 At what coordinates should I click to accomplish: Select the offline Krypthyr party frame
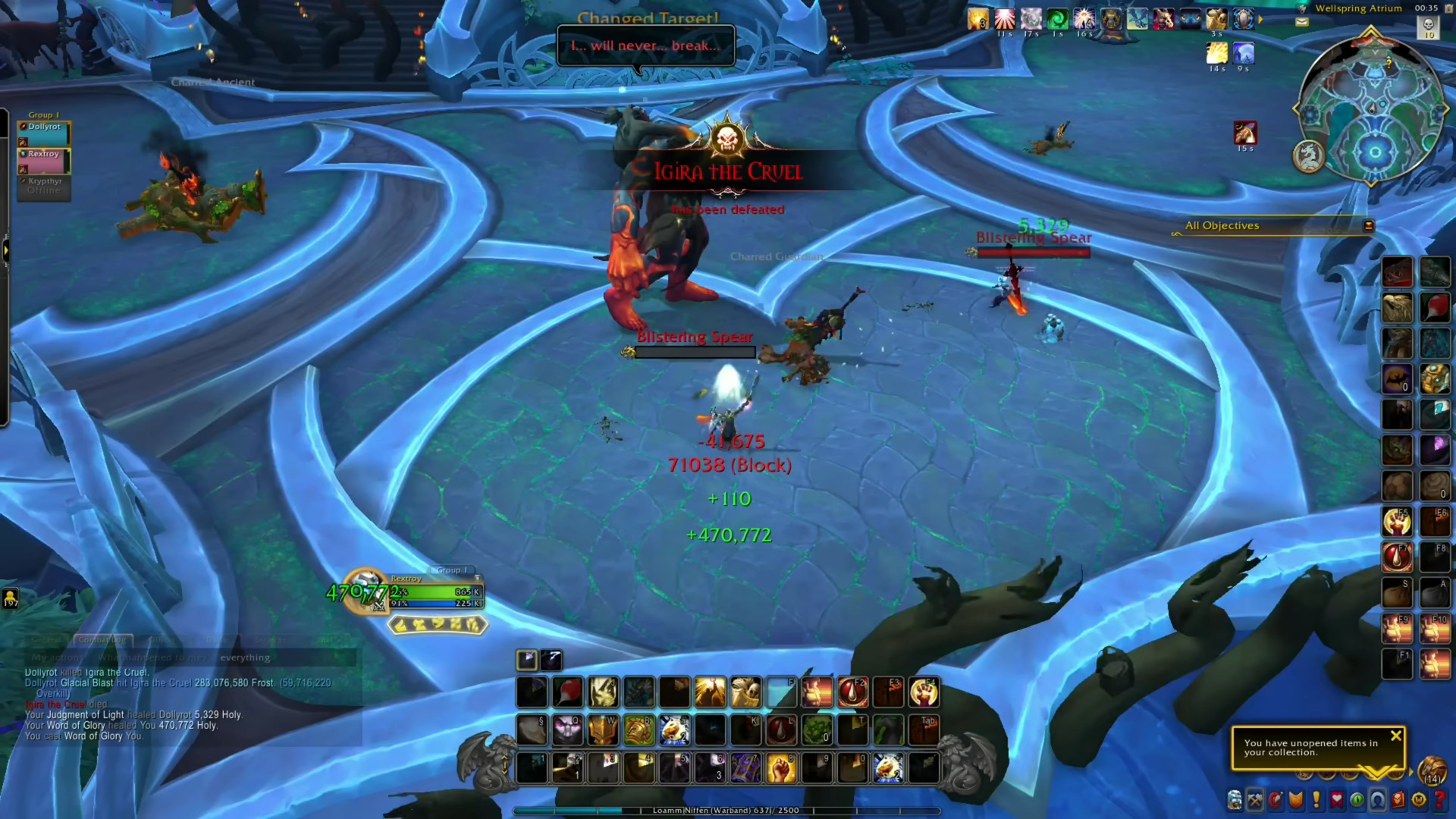44,187
